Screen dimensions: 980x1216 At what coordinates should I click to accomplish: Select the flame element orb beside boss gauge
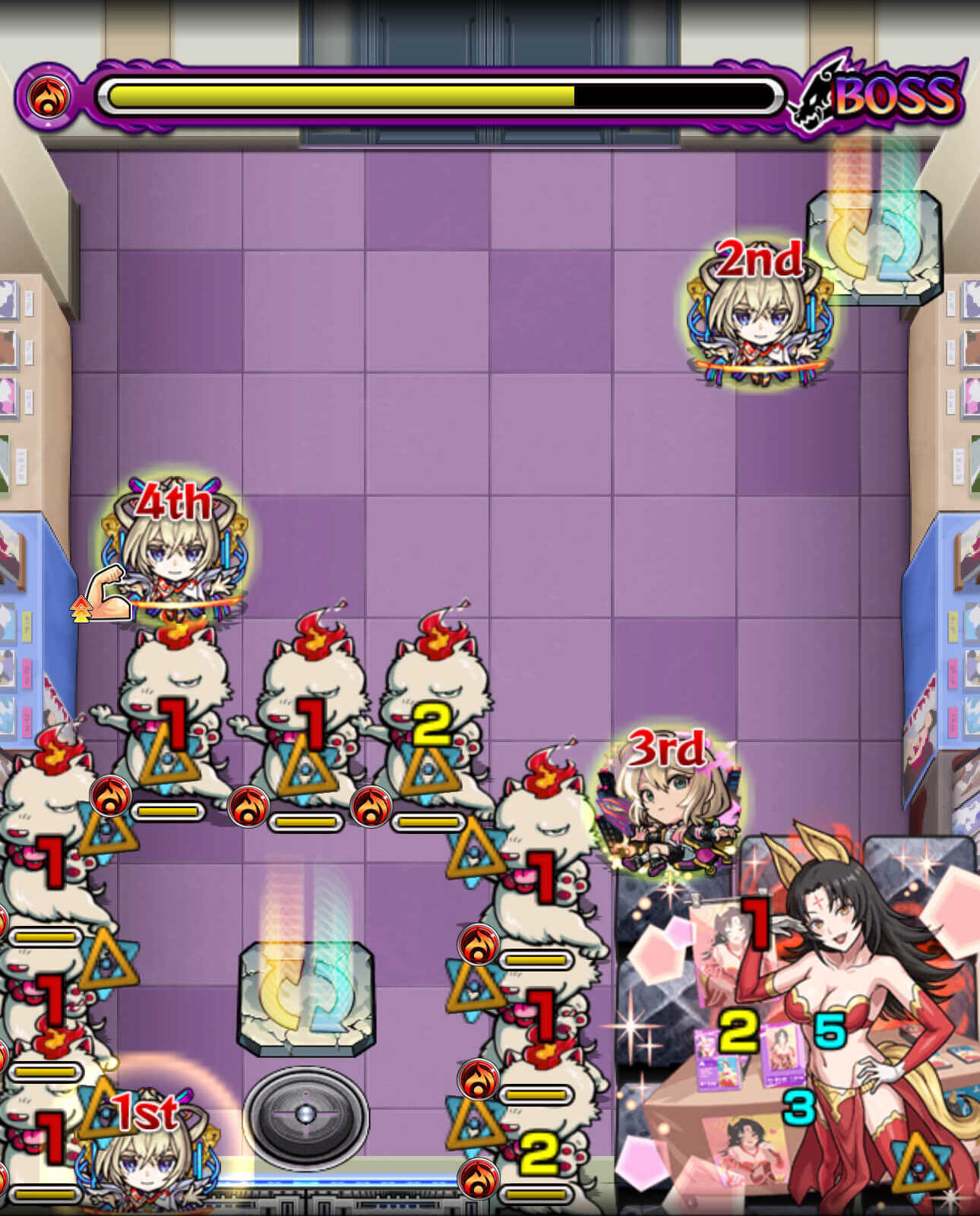point(47,96)
